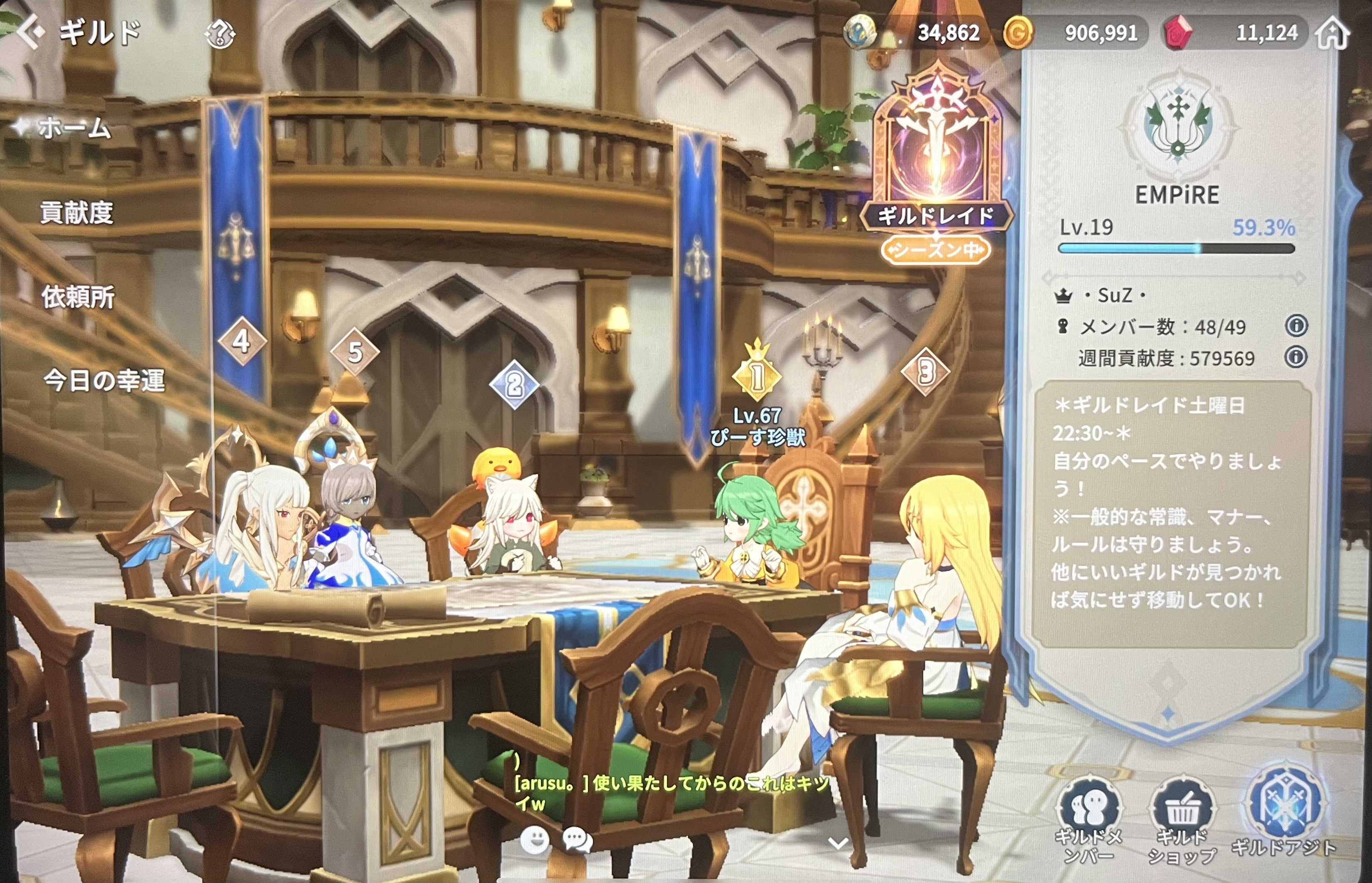Open the chat speech bubble icon

[x=577, y=840]
